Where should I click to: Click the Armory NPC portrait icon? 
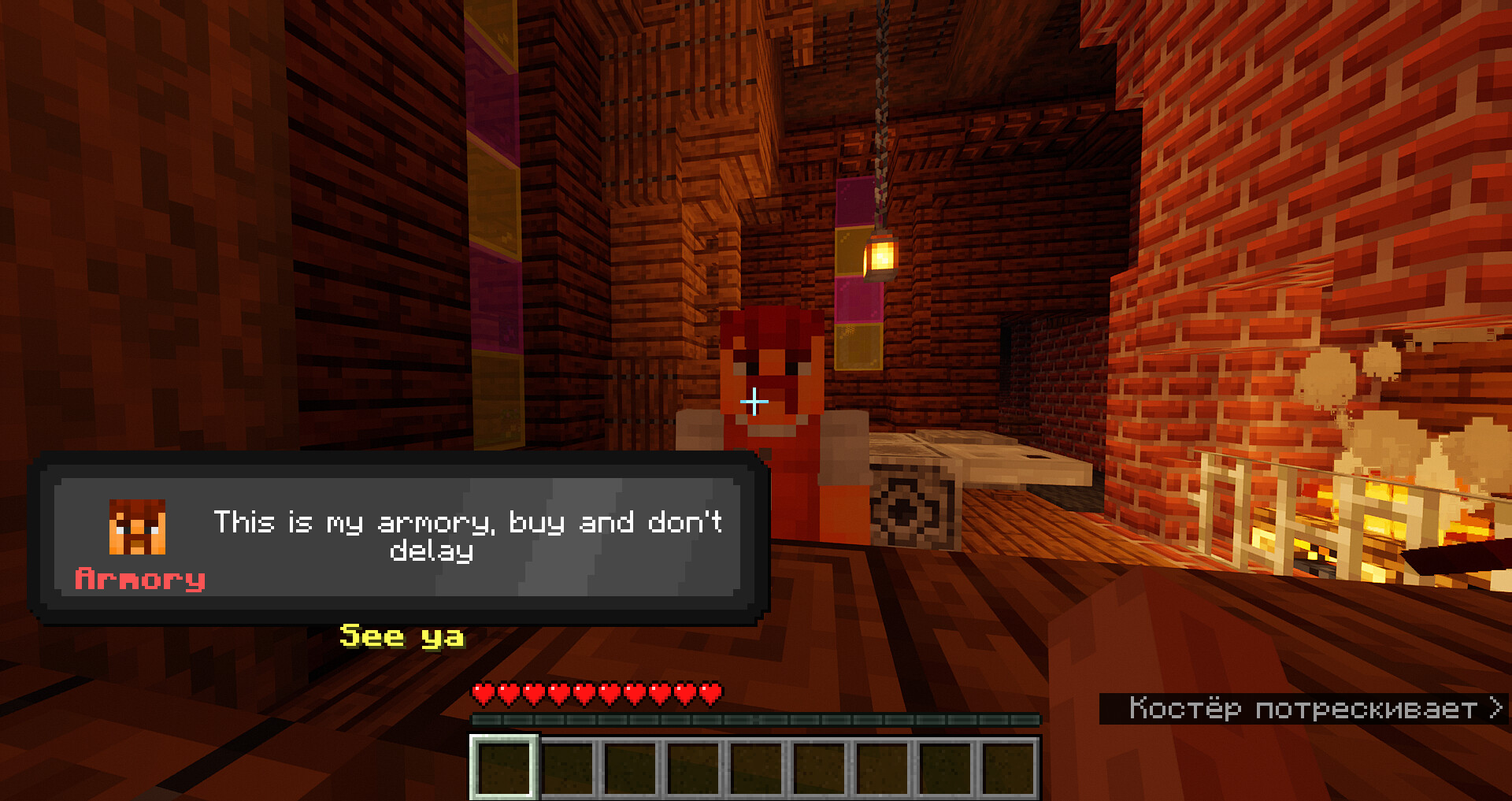[x=137, y=527]
